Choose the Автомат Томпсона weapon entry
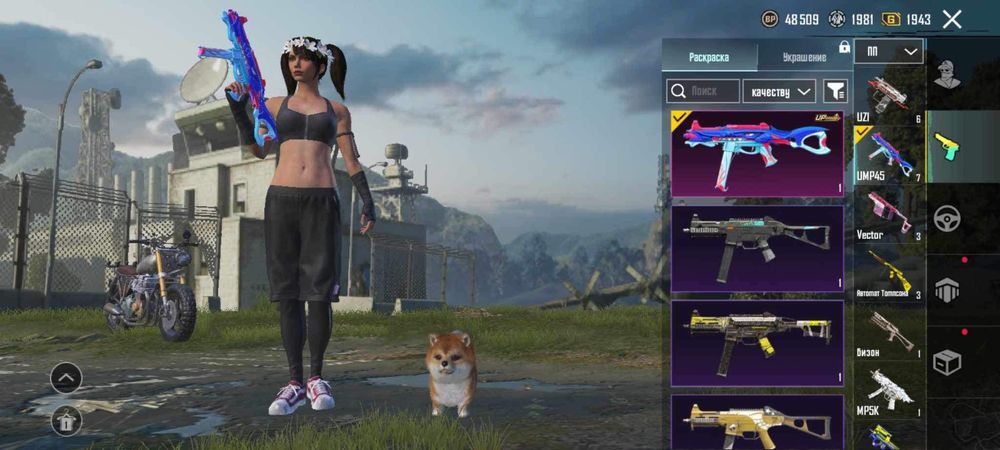1000x450 pixels. 889,273
